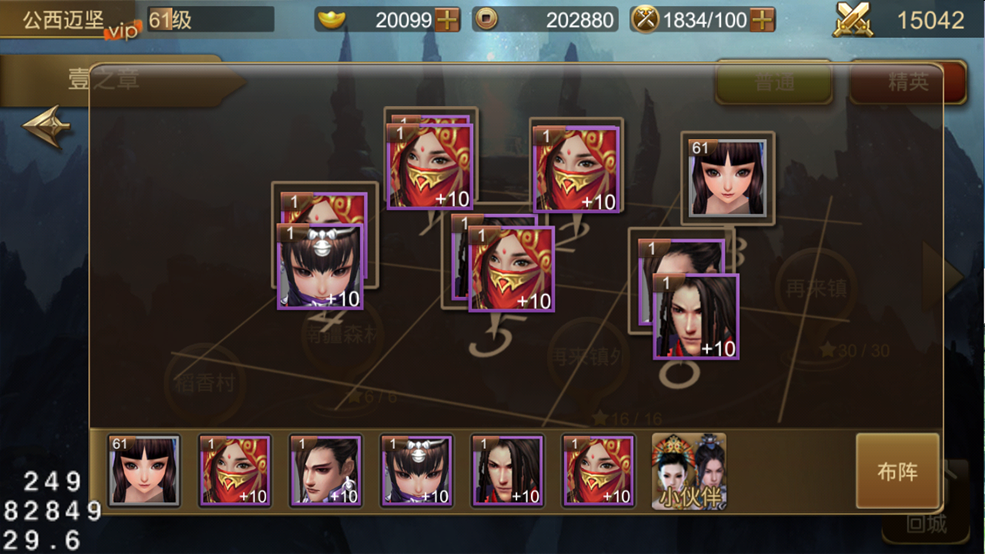Select the level 61 girl on the formation grid

[x=727, y=177]
